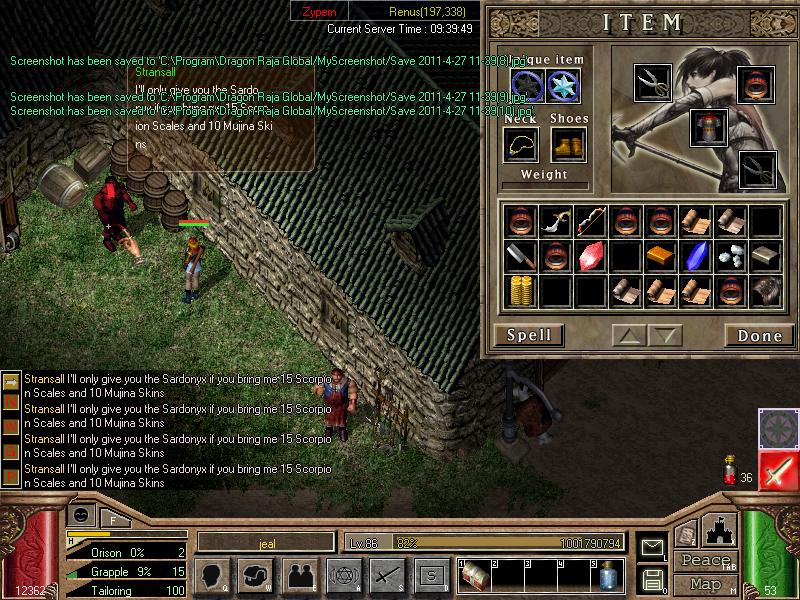Close the inventory with Done
This screenshot has width=800, height=600.
tap(759, 335)
